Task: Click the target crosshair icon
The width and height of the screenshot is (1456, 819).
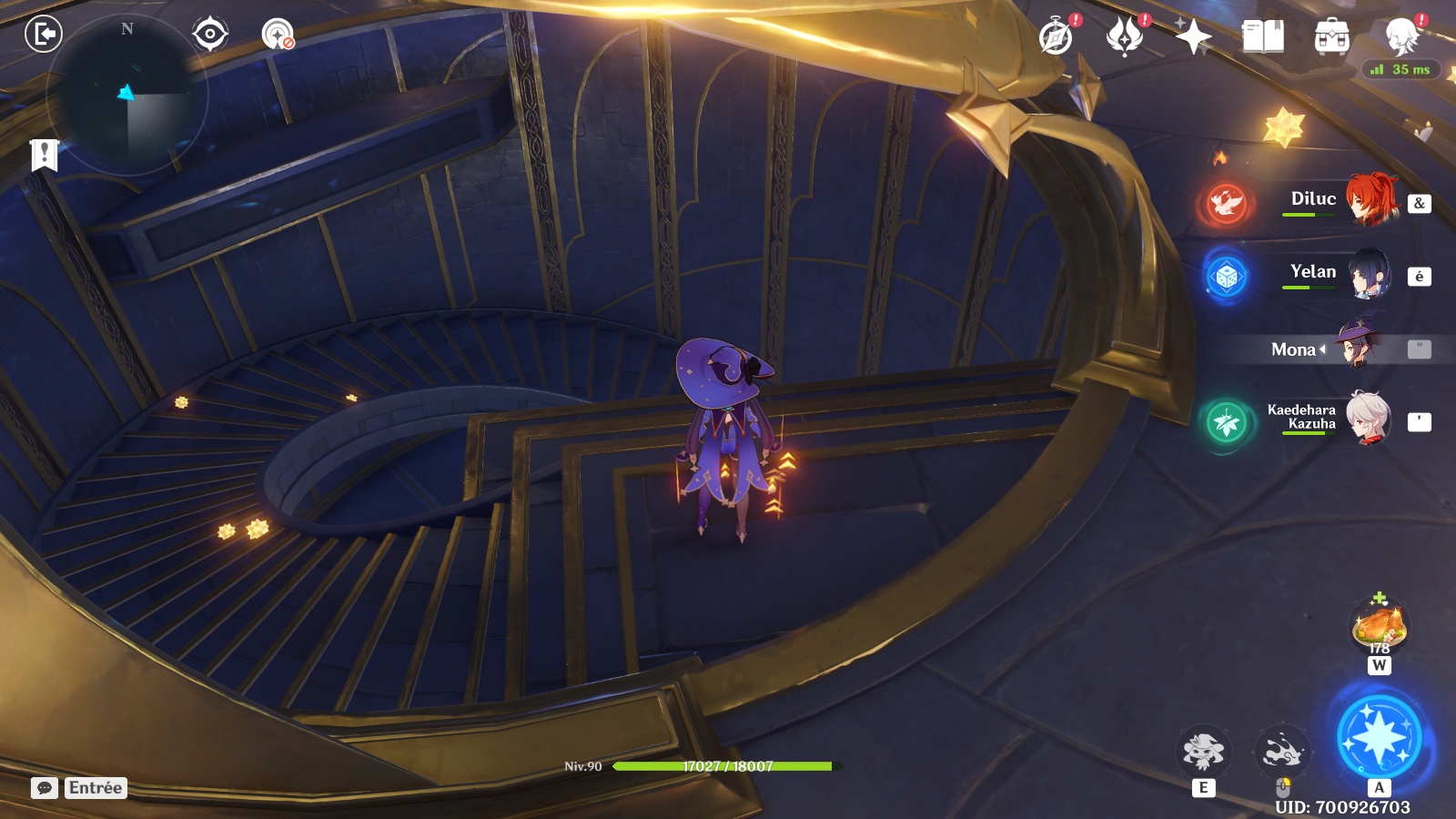Action: pyautogui.click(x=210, y=35)
